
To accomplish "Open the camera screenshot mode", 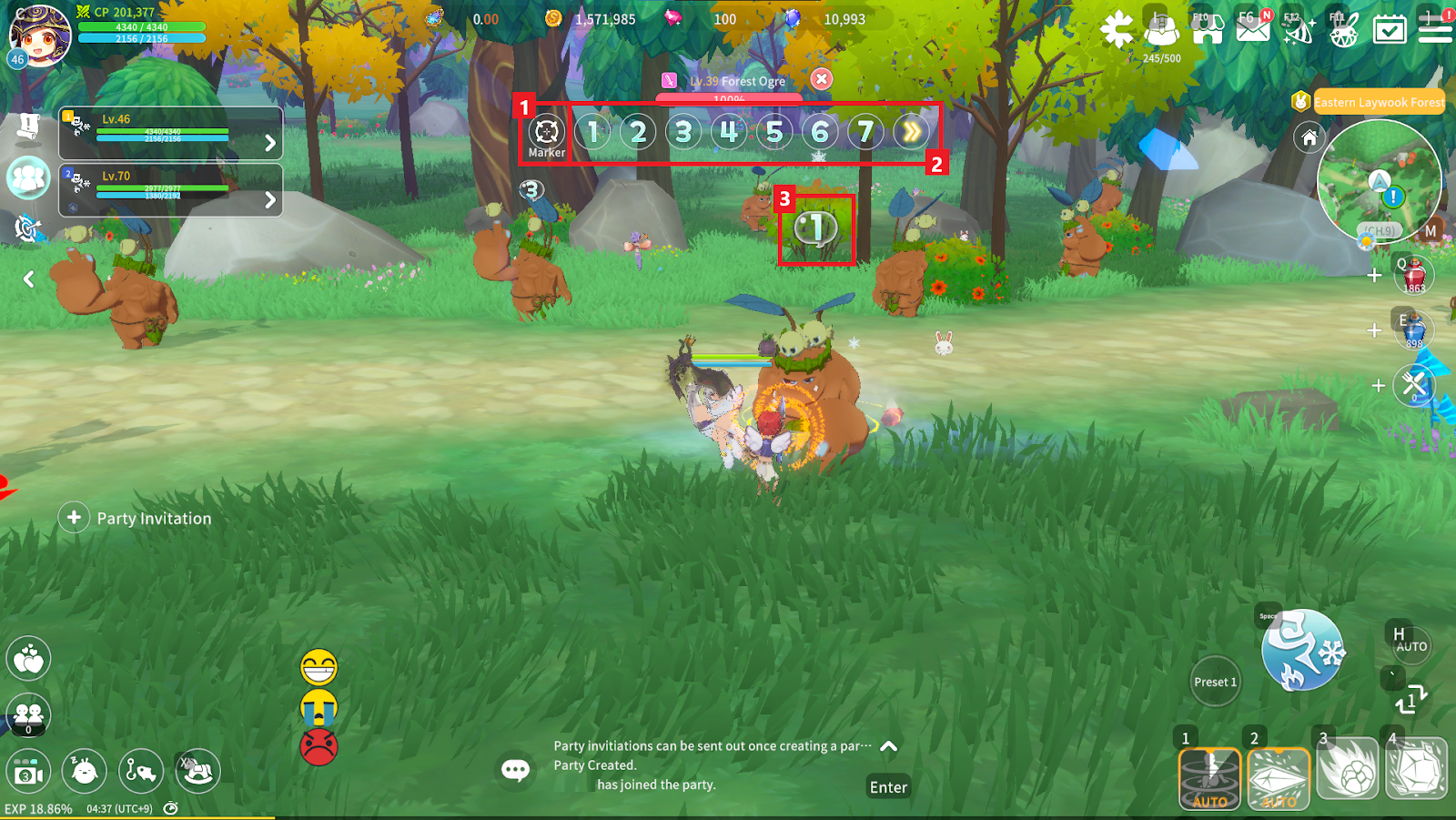I will tap(28, 773).
